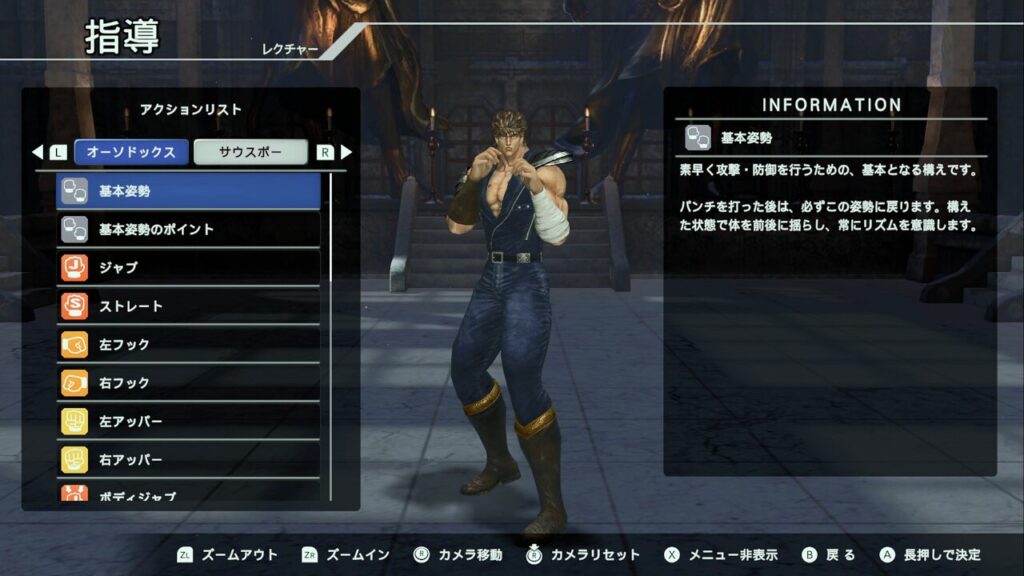
Task: Select the ストレート action
Action: [188, 306]
